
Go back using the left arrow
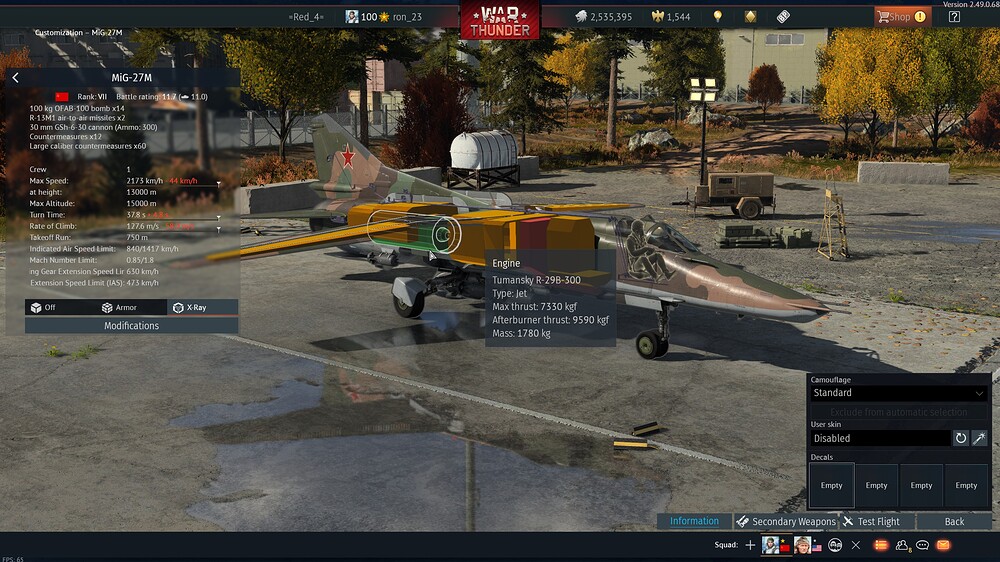15,77
